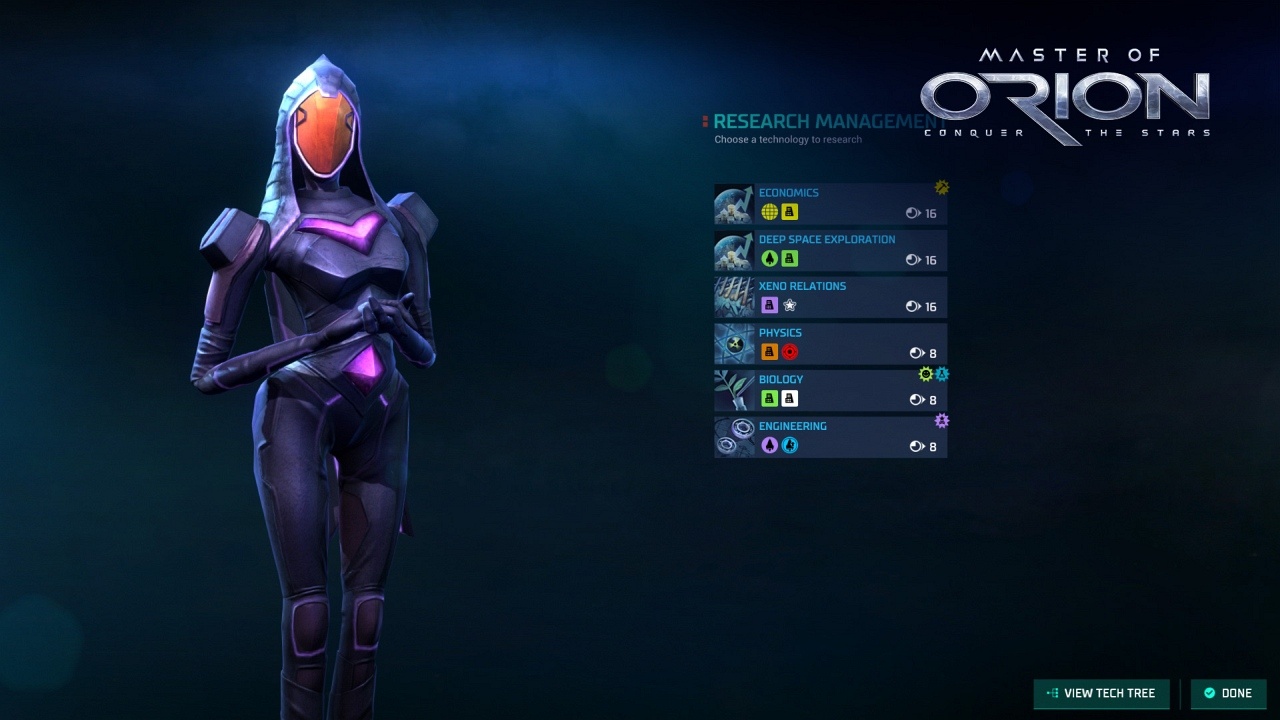Select Deep Space Exploration research

click(830, 250)
